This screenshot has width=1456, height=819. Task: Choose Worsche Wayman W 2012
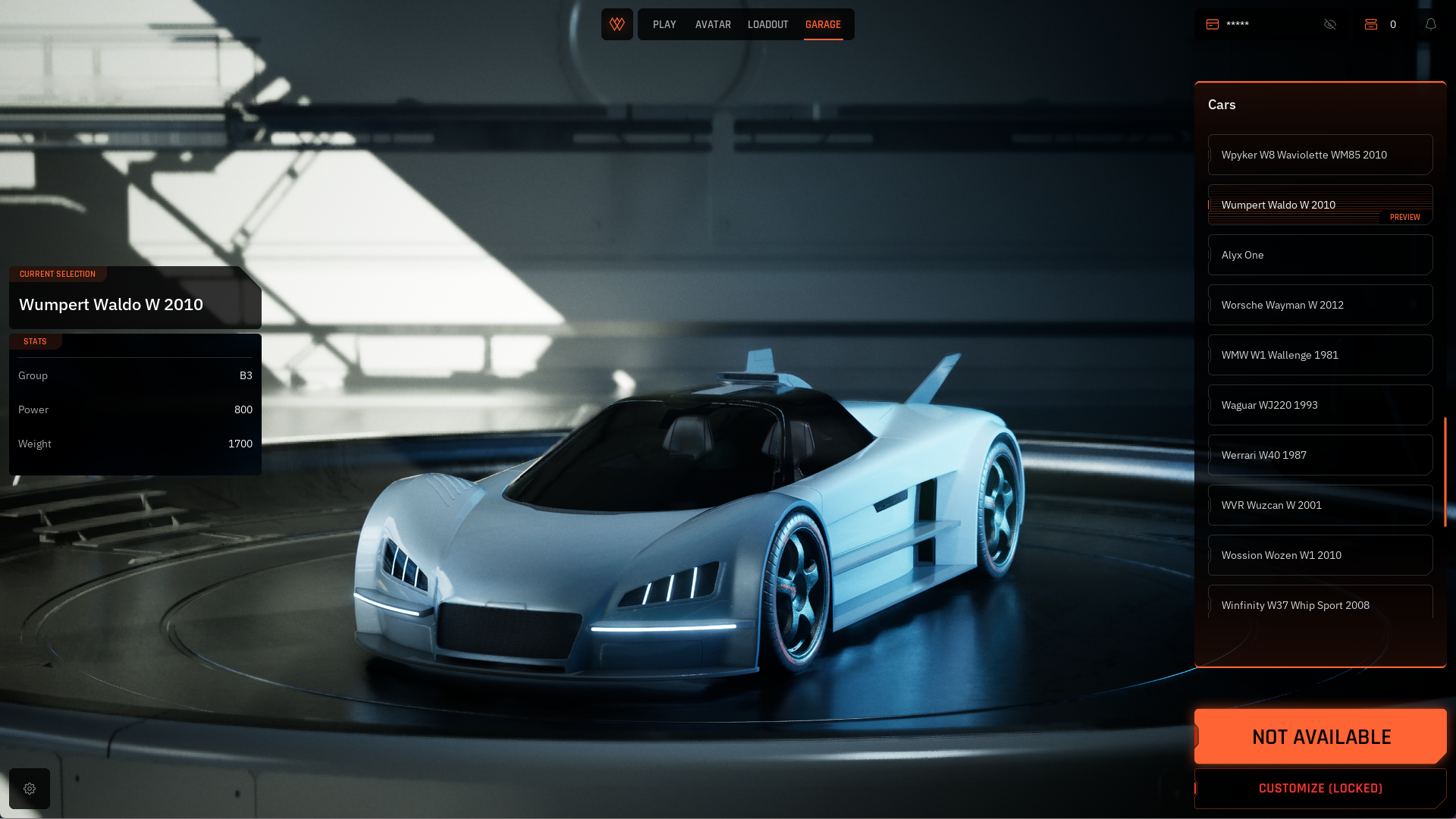coord(1319,305)
